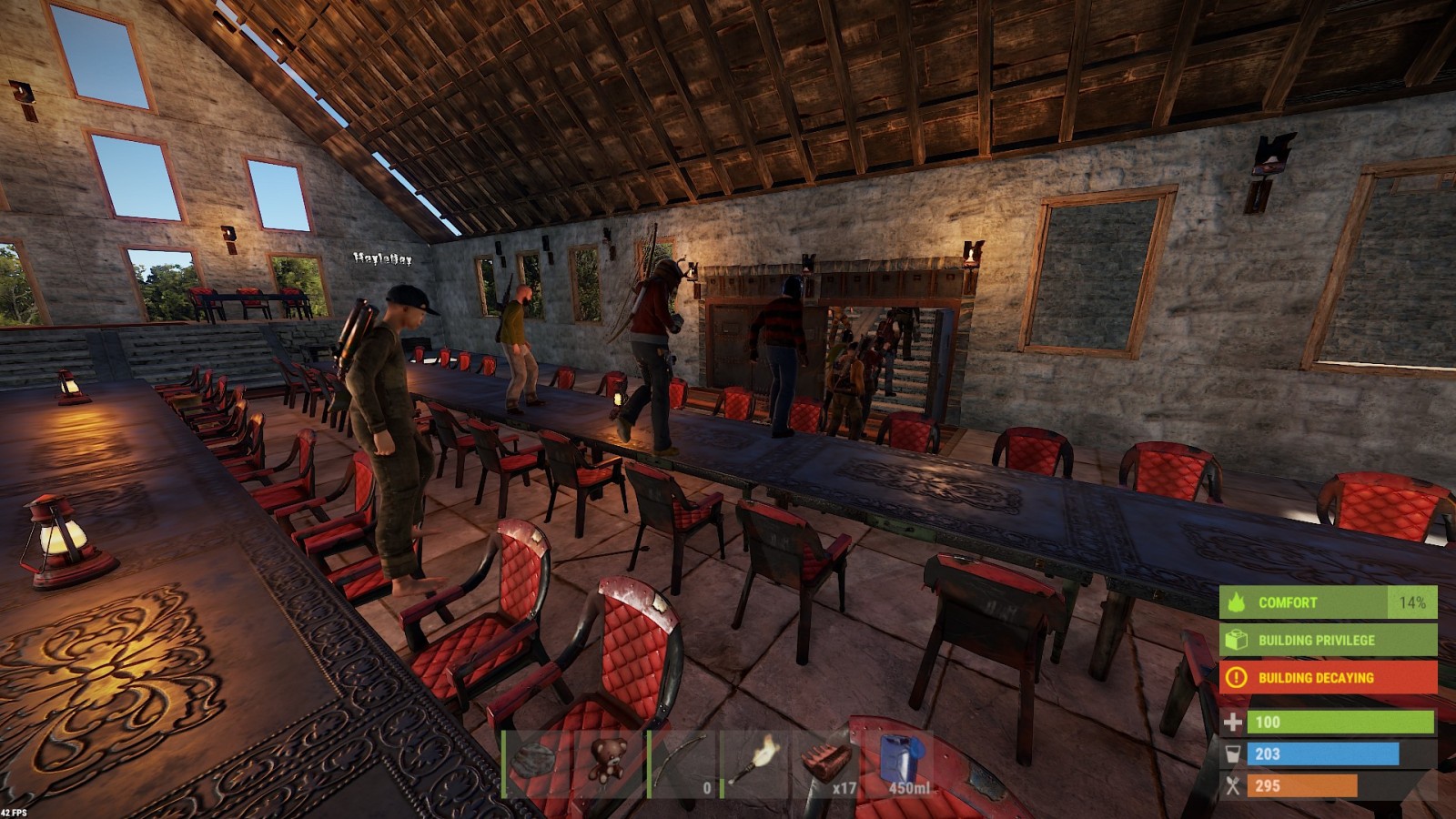The width and height of the screenshot is (1456, 819).
Task: Click the Building Decaying warning indicator
Action: click(x=1328, y=677)
